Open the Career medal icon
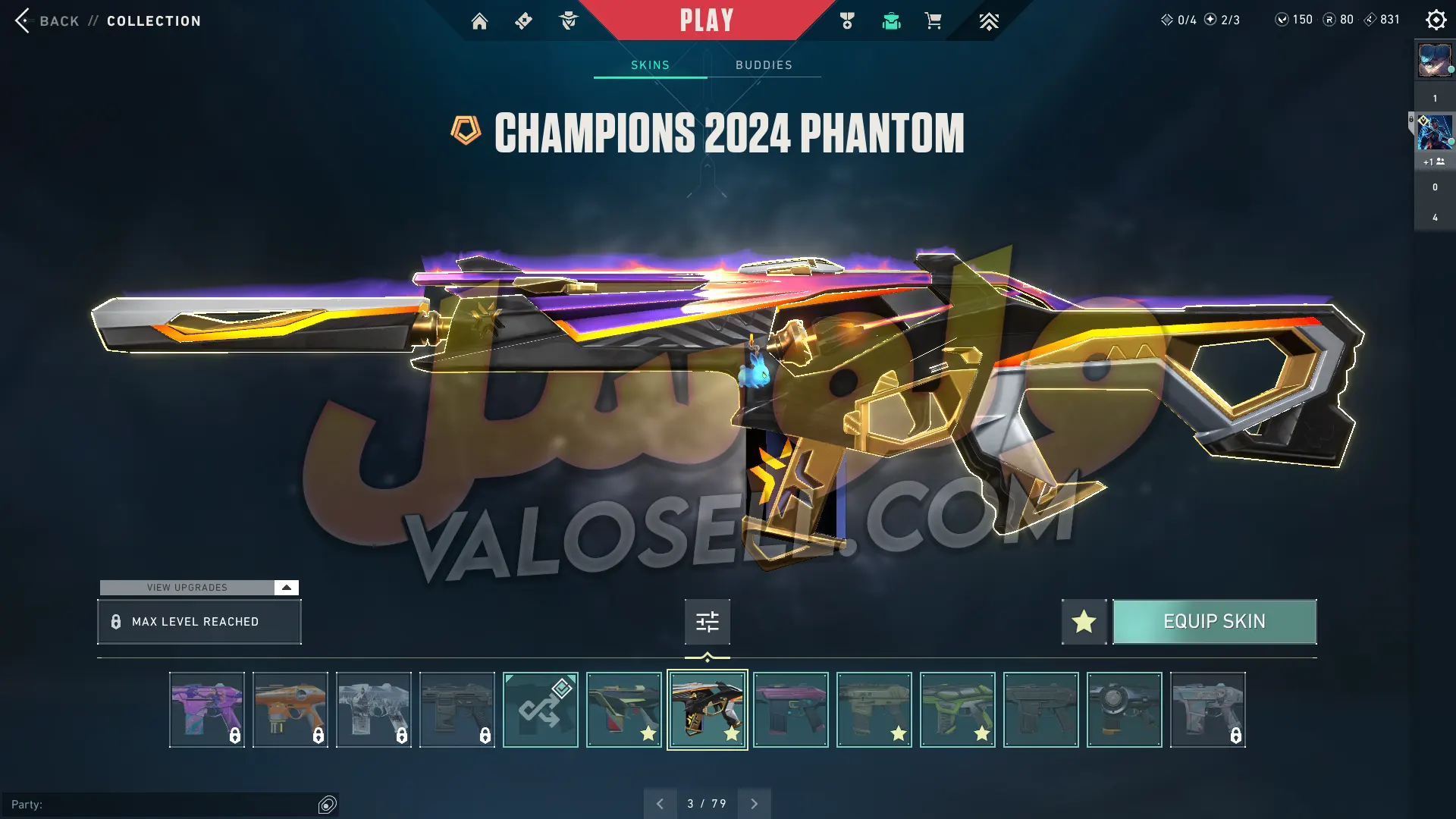The height and width of the screenshot is (819, 1456). point(847,21)
